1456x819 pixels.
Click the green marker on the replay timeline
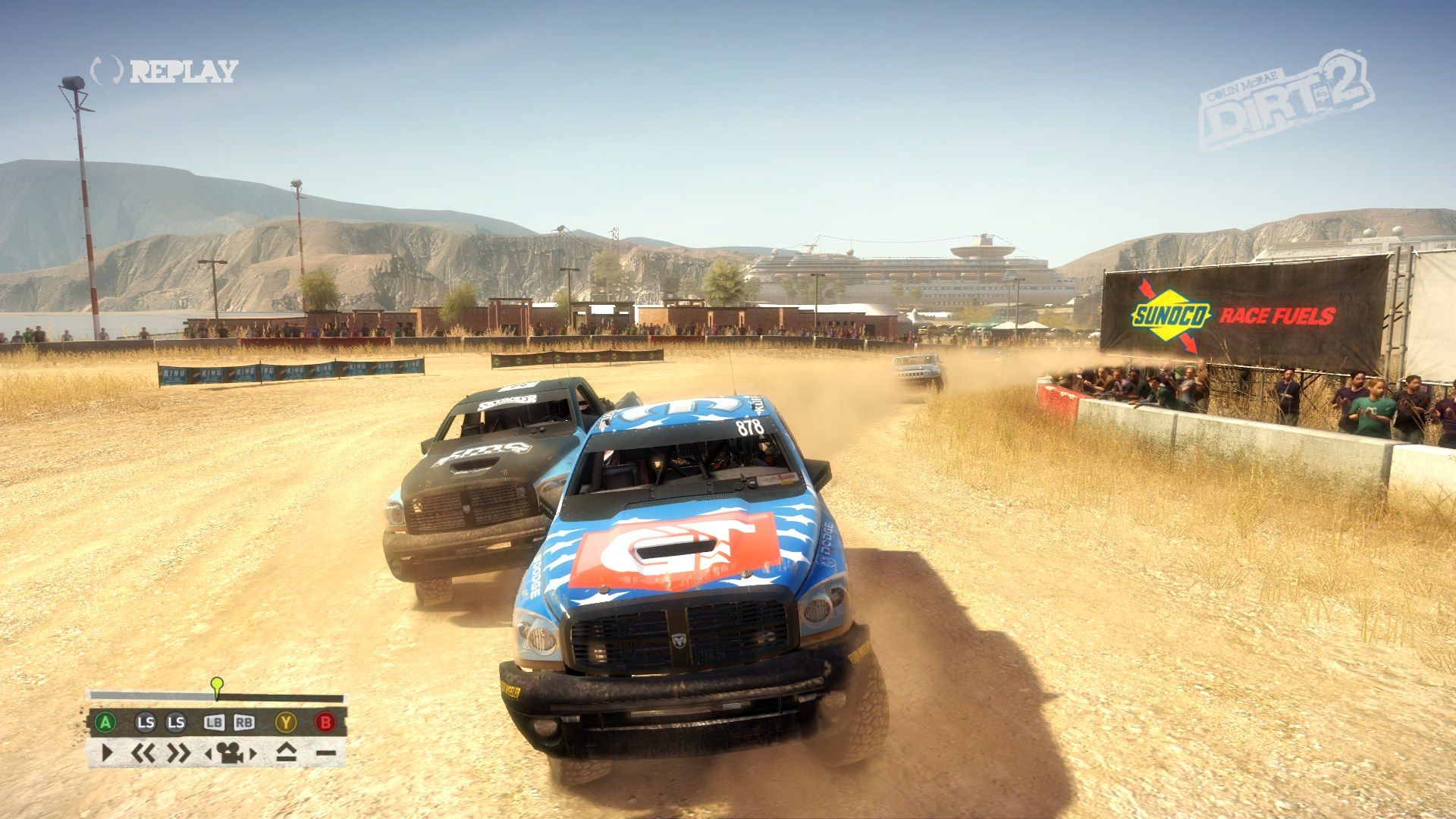pyautogui.click(x=218, y=685)
